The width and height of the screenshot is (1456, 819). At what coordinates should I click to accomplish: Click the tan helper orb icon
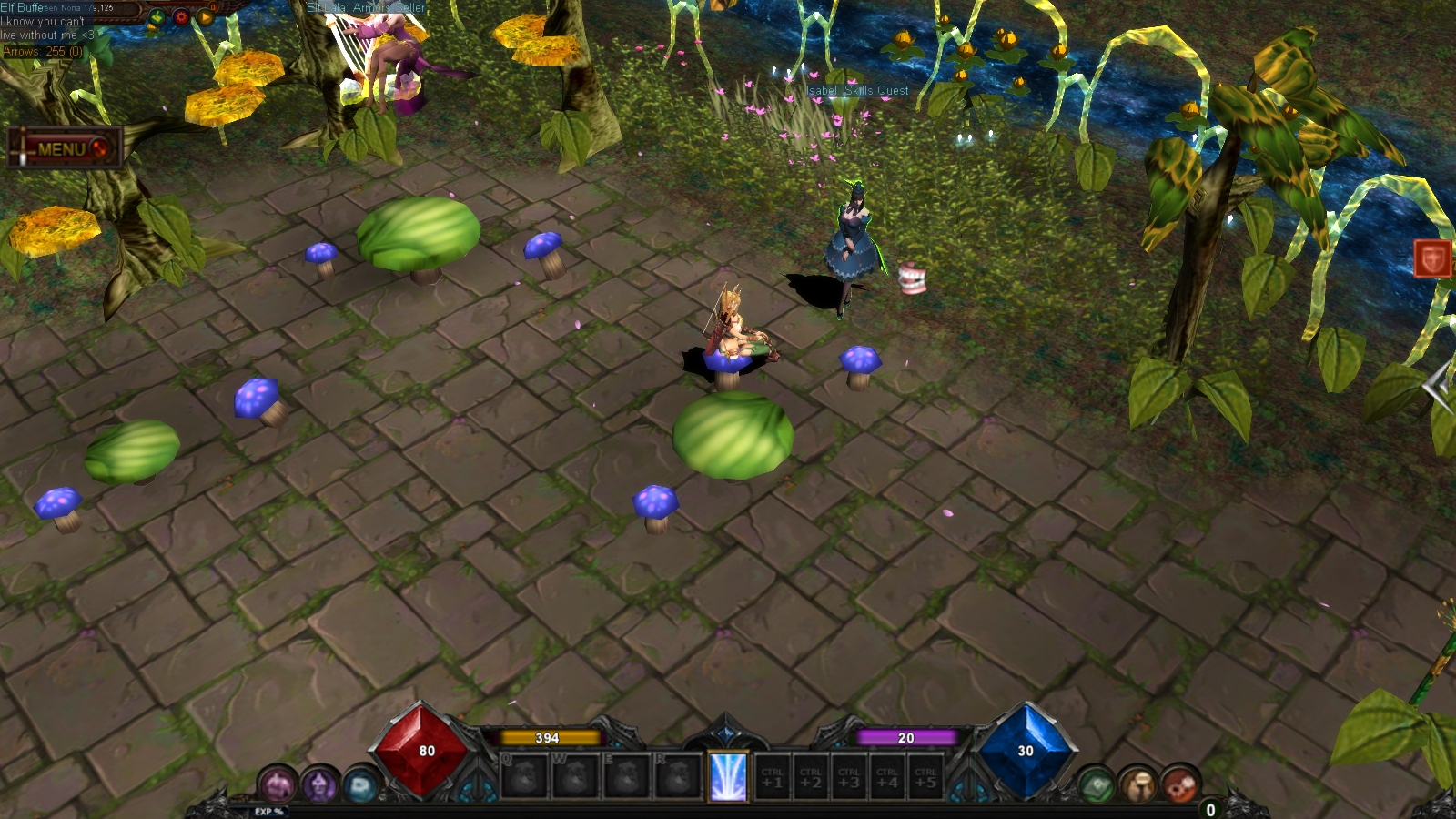[x=1139, y=783]
